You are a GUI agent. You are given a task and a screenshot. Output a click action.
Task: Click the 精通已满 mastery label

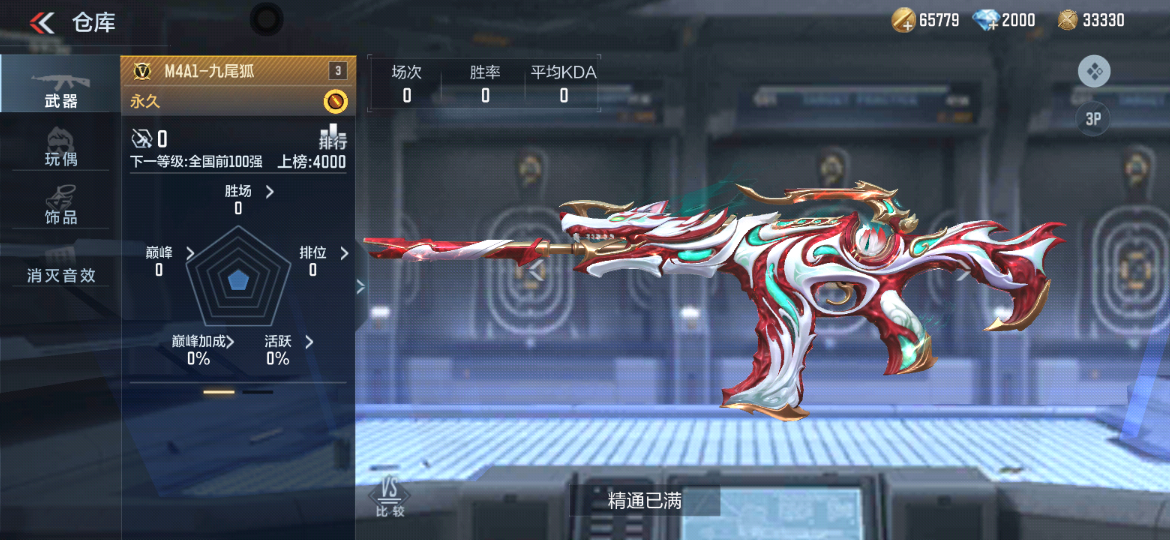click(x=645, y=501)
